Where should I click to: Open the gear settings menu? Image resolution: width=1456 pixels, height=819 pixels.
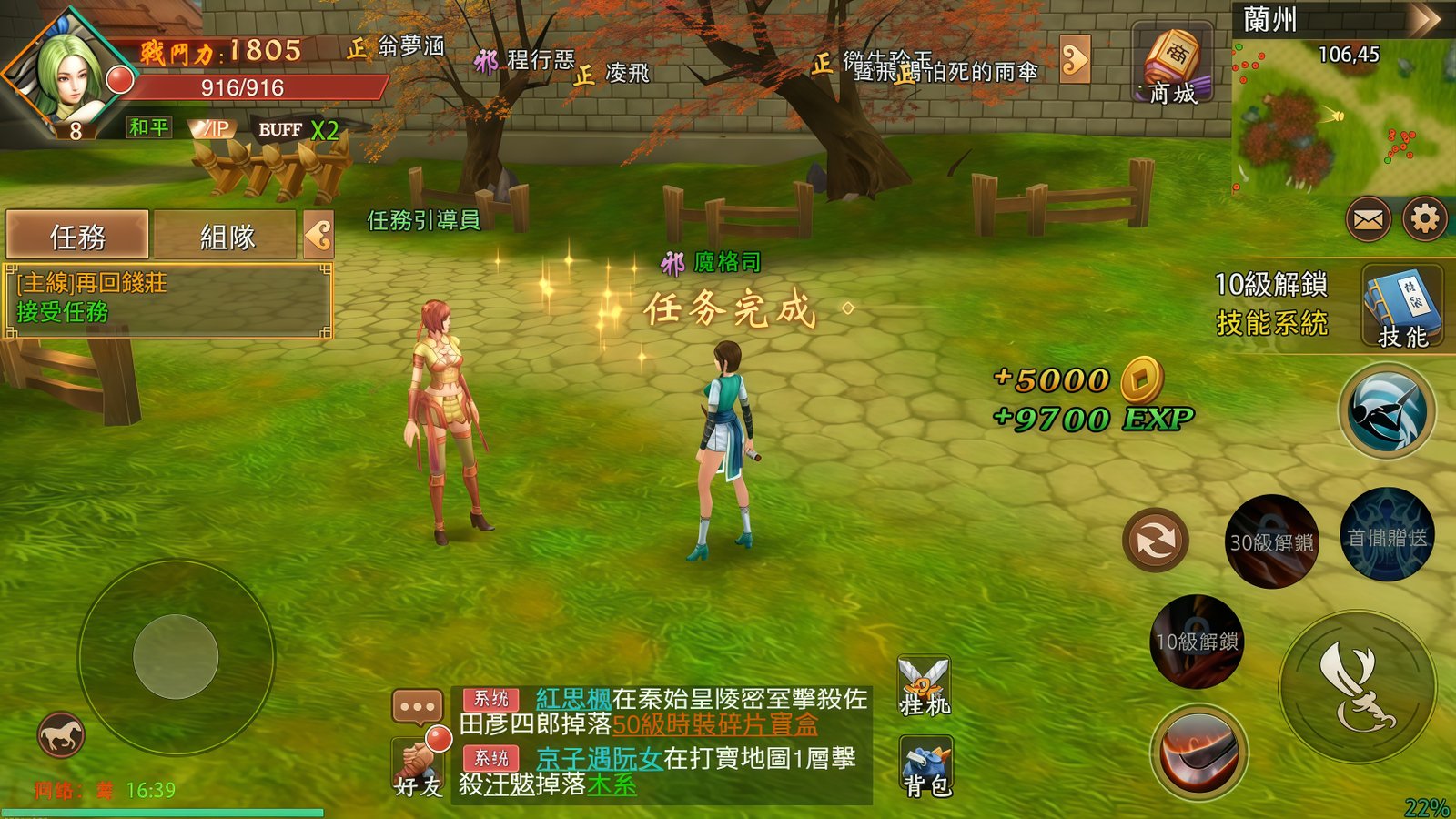click(1424, 219)
